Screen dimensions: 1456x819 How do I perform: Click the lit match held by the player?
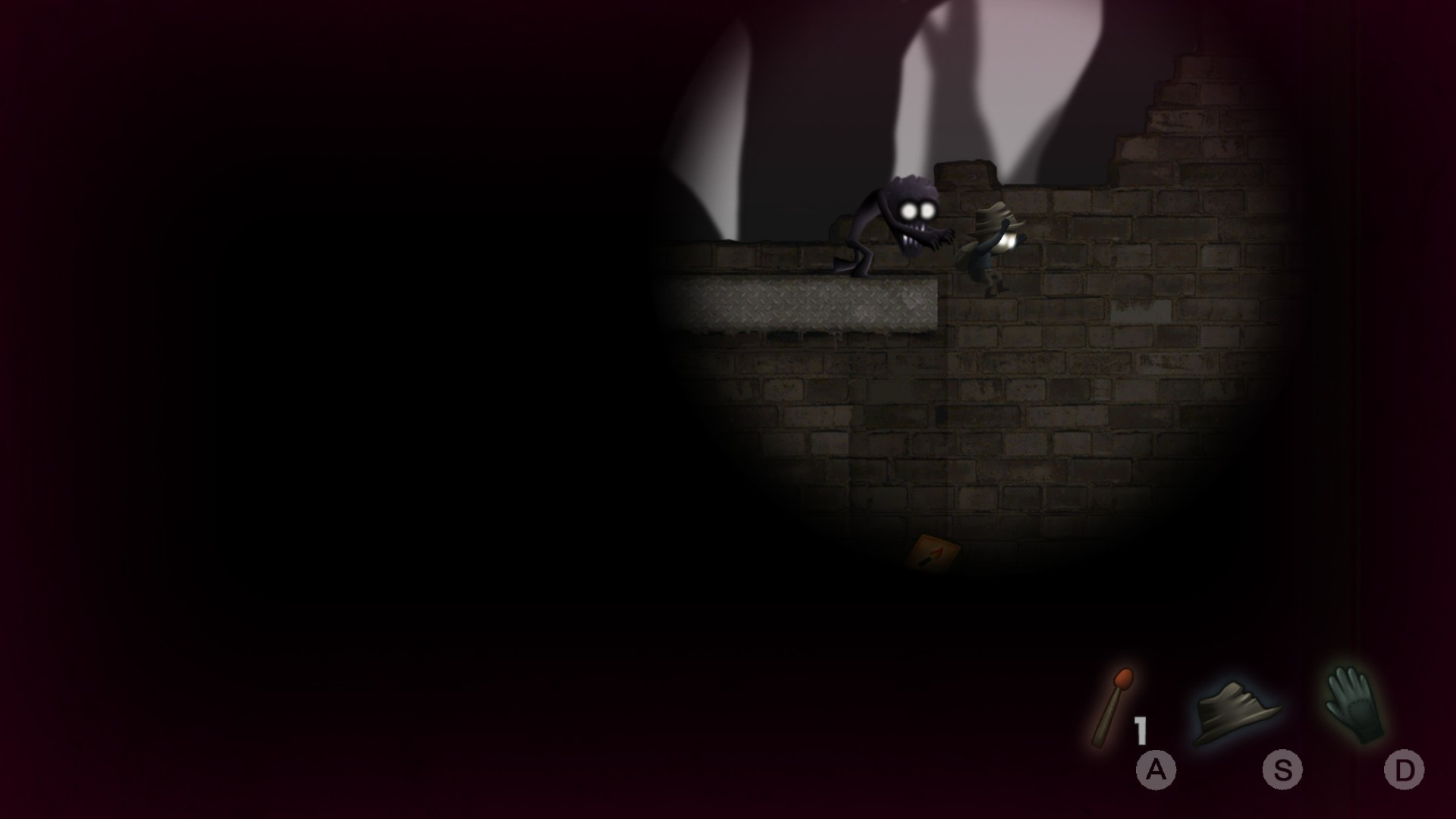coord(1009,241)
